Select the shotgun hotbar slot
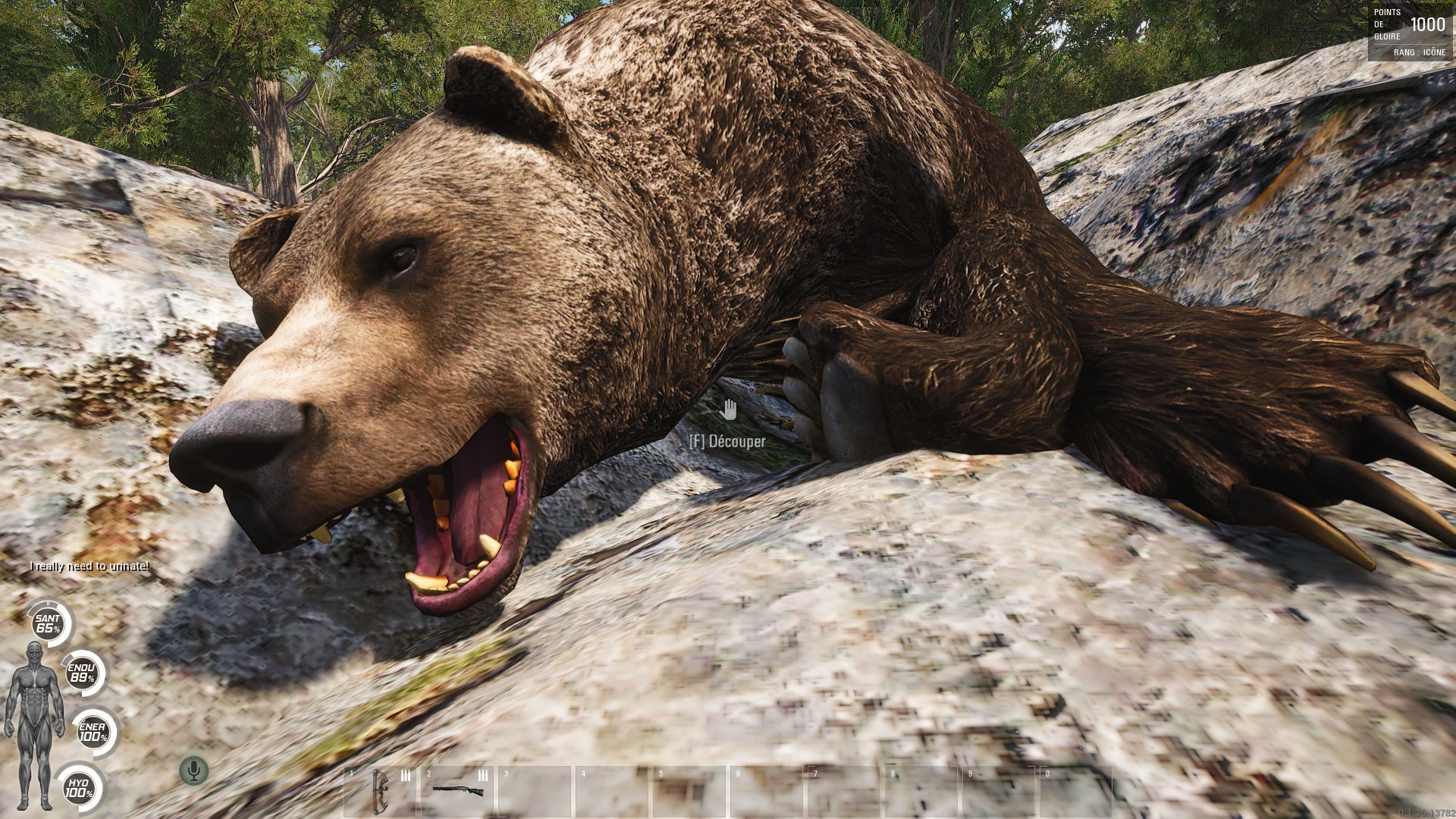Viewport: 1456px width, 819px height. pos(458,790)
